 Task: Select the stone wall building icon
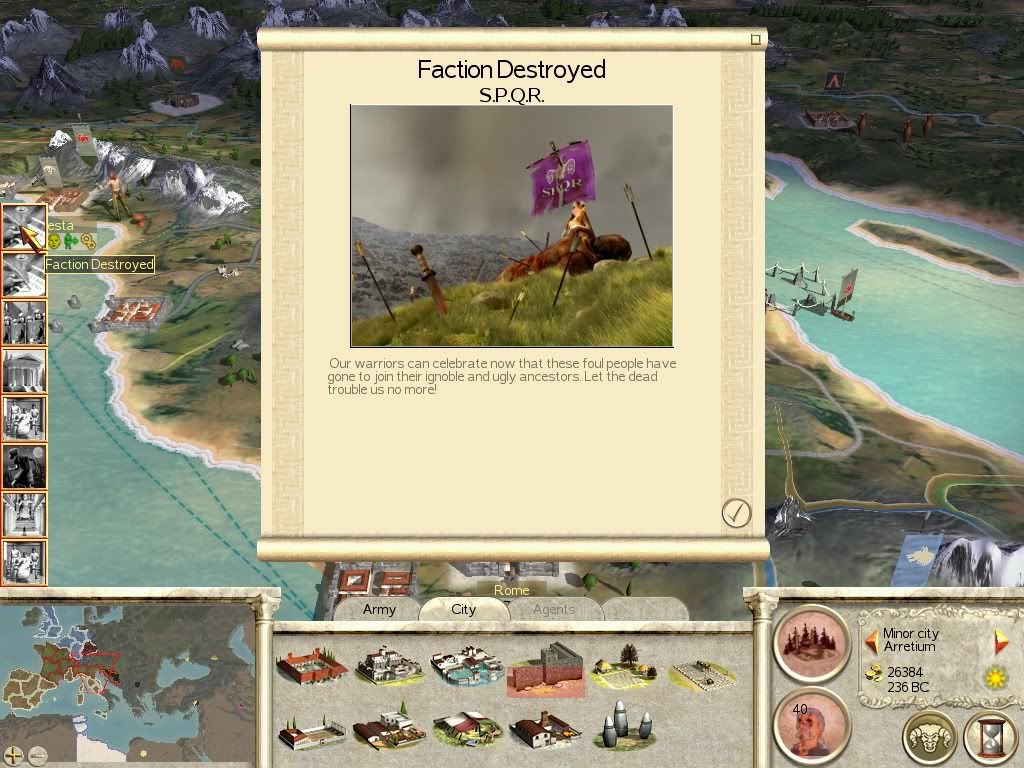[545, 667]
